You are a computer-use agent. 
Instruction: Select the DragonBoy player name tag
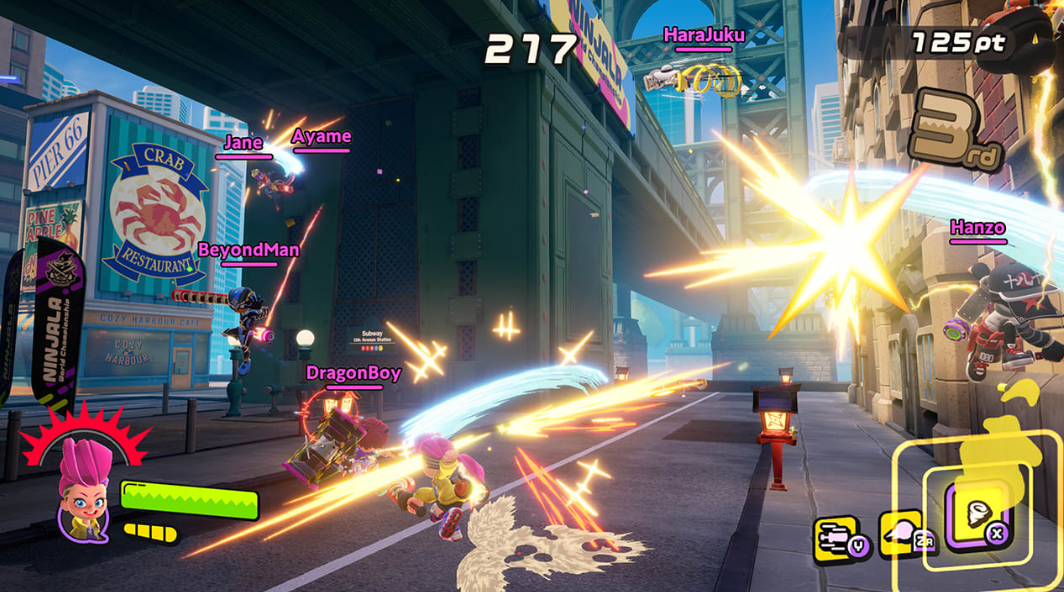coord(353,373)
